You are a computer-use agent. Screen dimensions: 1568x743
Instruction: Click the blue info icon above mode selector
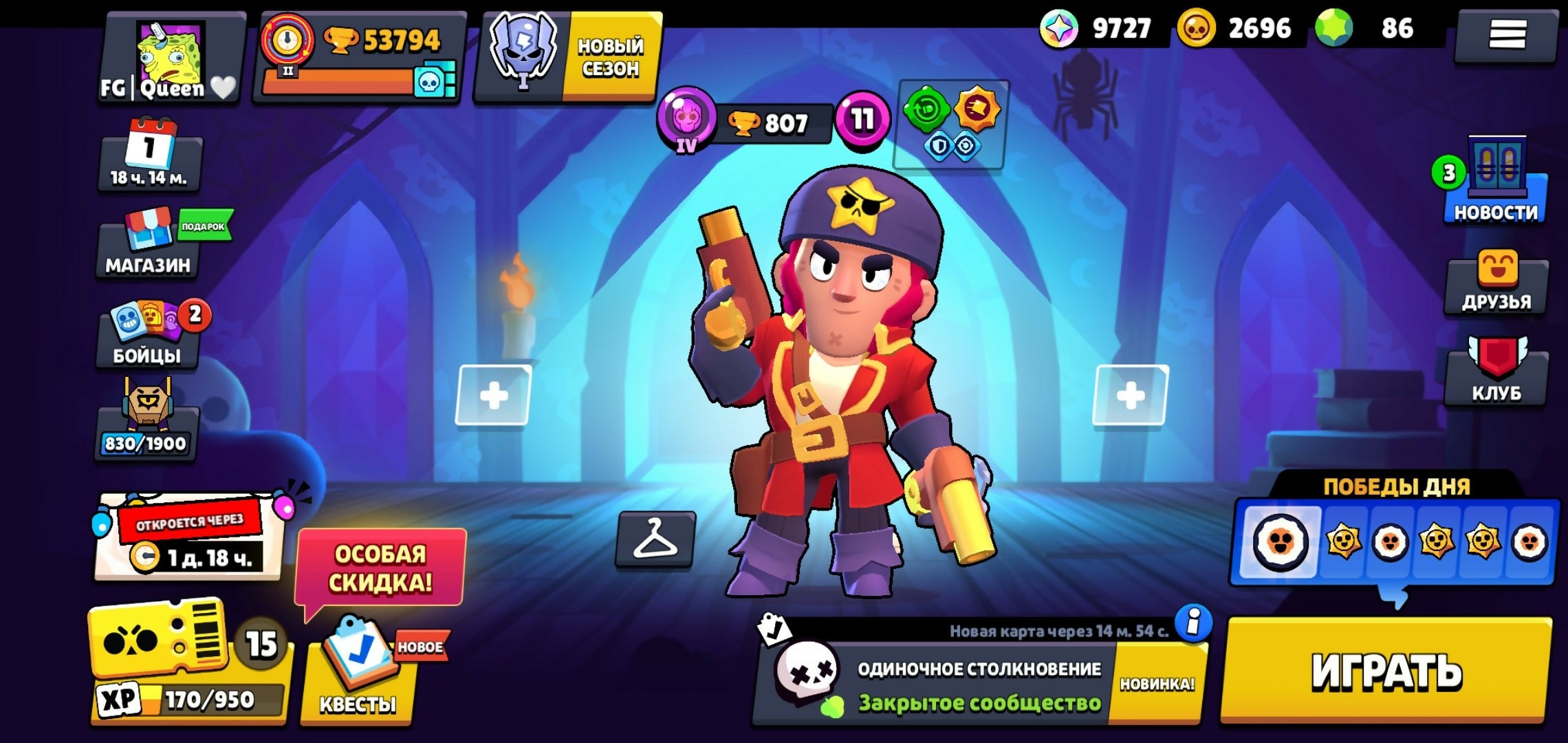click(x=1193, y=622)
